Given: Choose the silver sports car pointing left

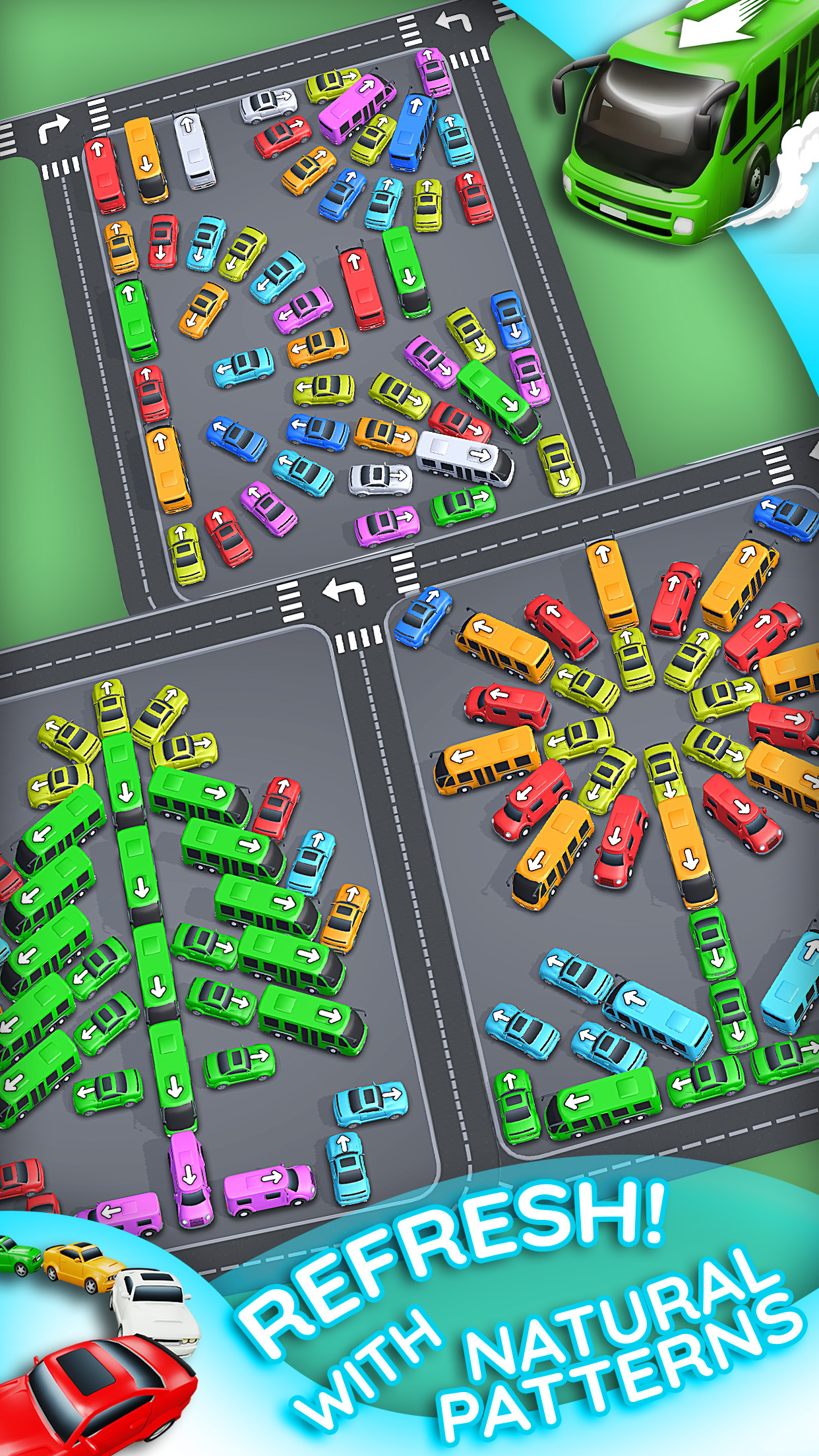Looking at the screenshot, I should pos(268,104).
